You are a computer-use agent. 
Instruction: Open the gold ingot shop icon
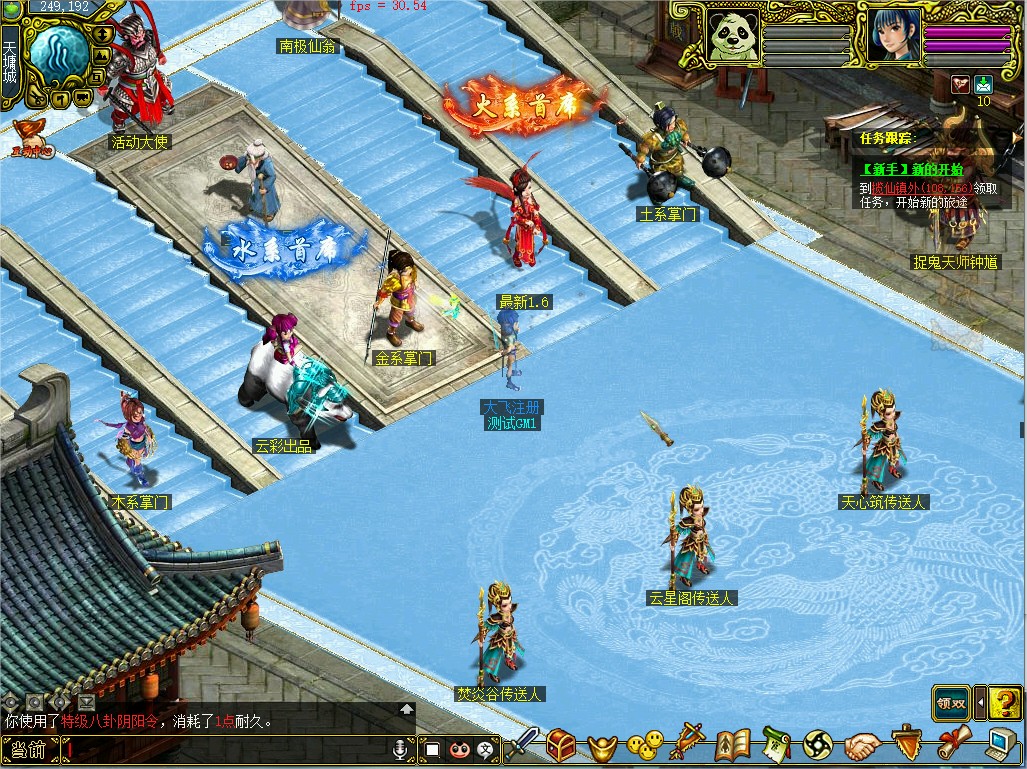(602, 747)
